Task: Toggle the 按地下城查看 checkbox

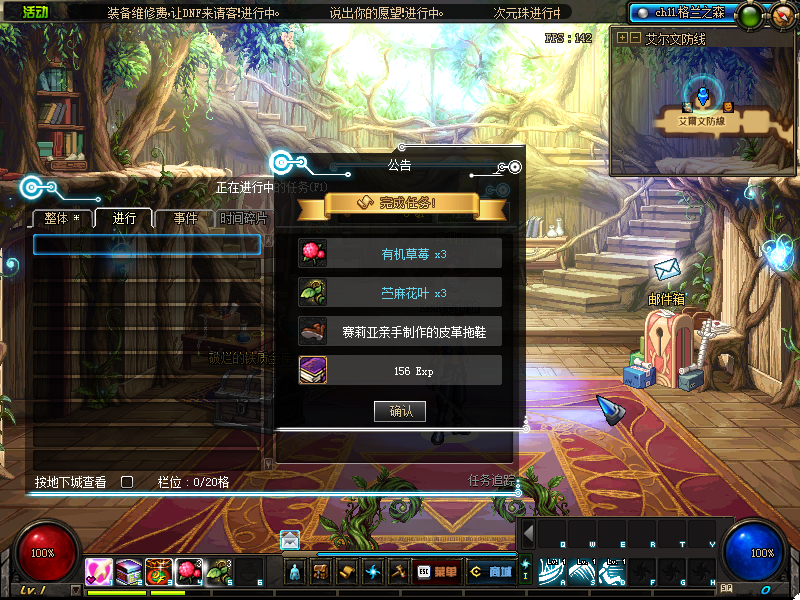Action: tap(127, 482)
